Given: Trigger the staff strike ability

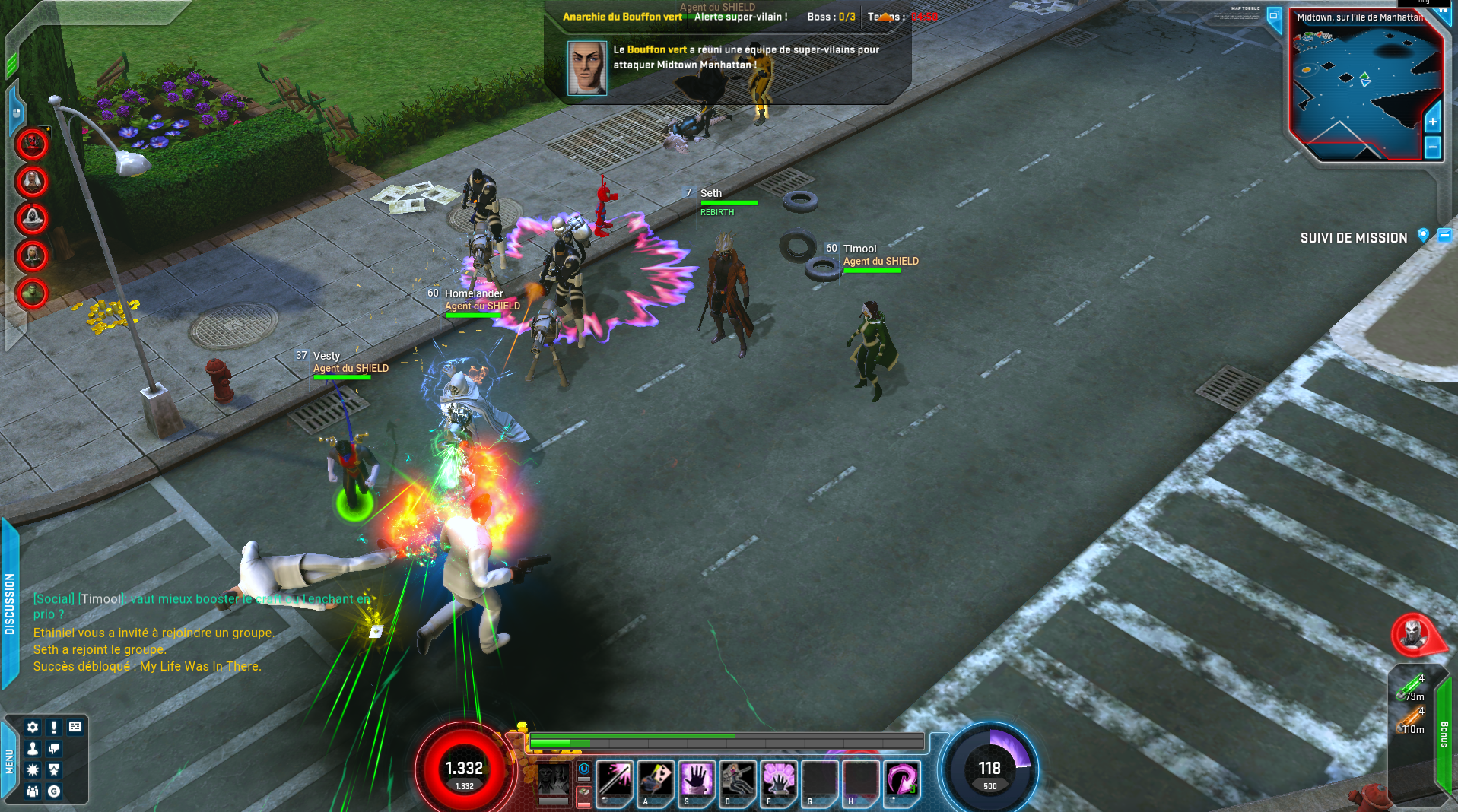Looking at the screenshot, I should point(615,779).
